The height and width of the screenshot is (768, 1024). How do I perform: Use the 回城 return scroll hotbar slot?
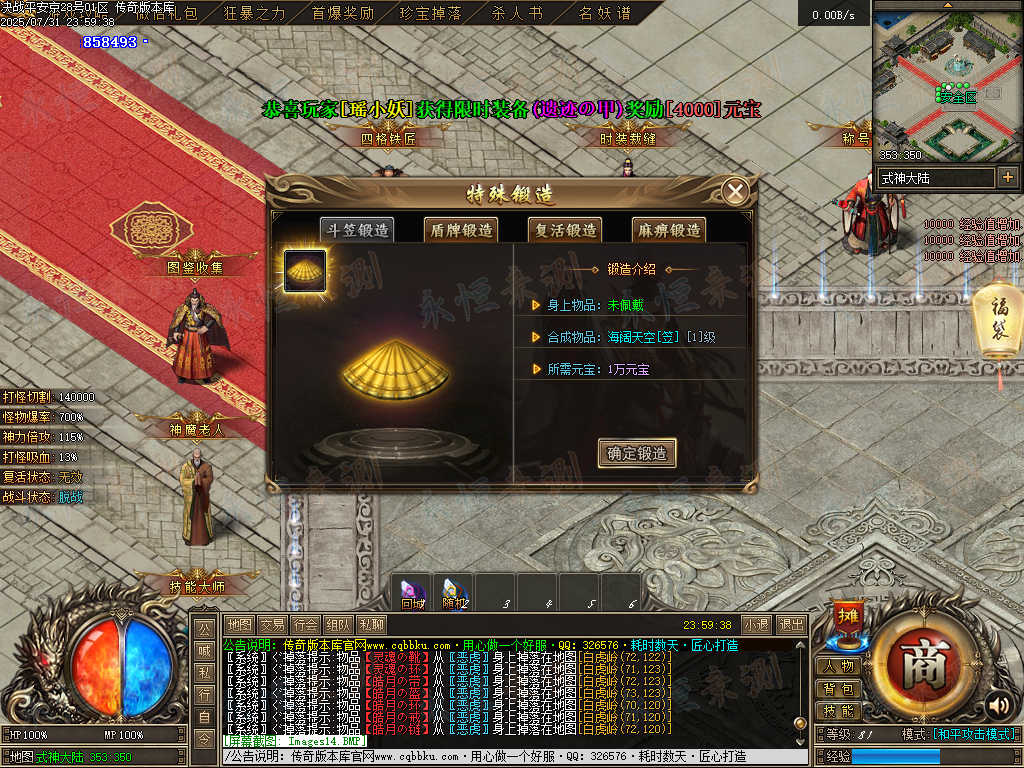coord(412,593)
